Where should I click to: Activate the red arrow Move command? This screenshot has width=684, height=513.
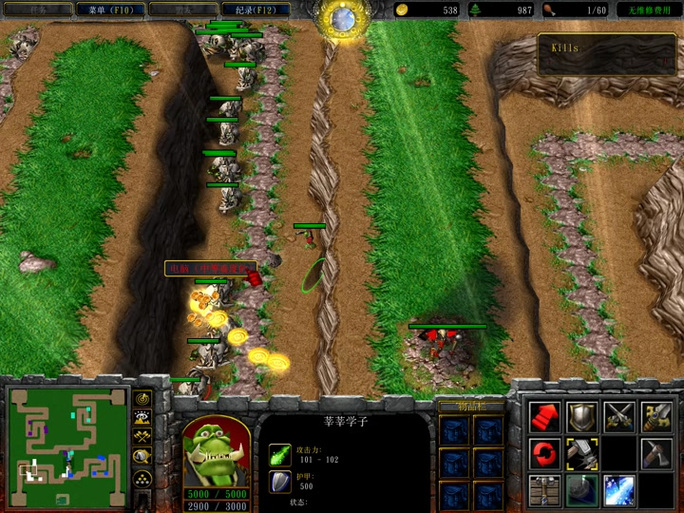pyautogui.click(x=544, y=415)
